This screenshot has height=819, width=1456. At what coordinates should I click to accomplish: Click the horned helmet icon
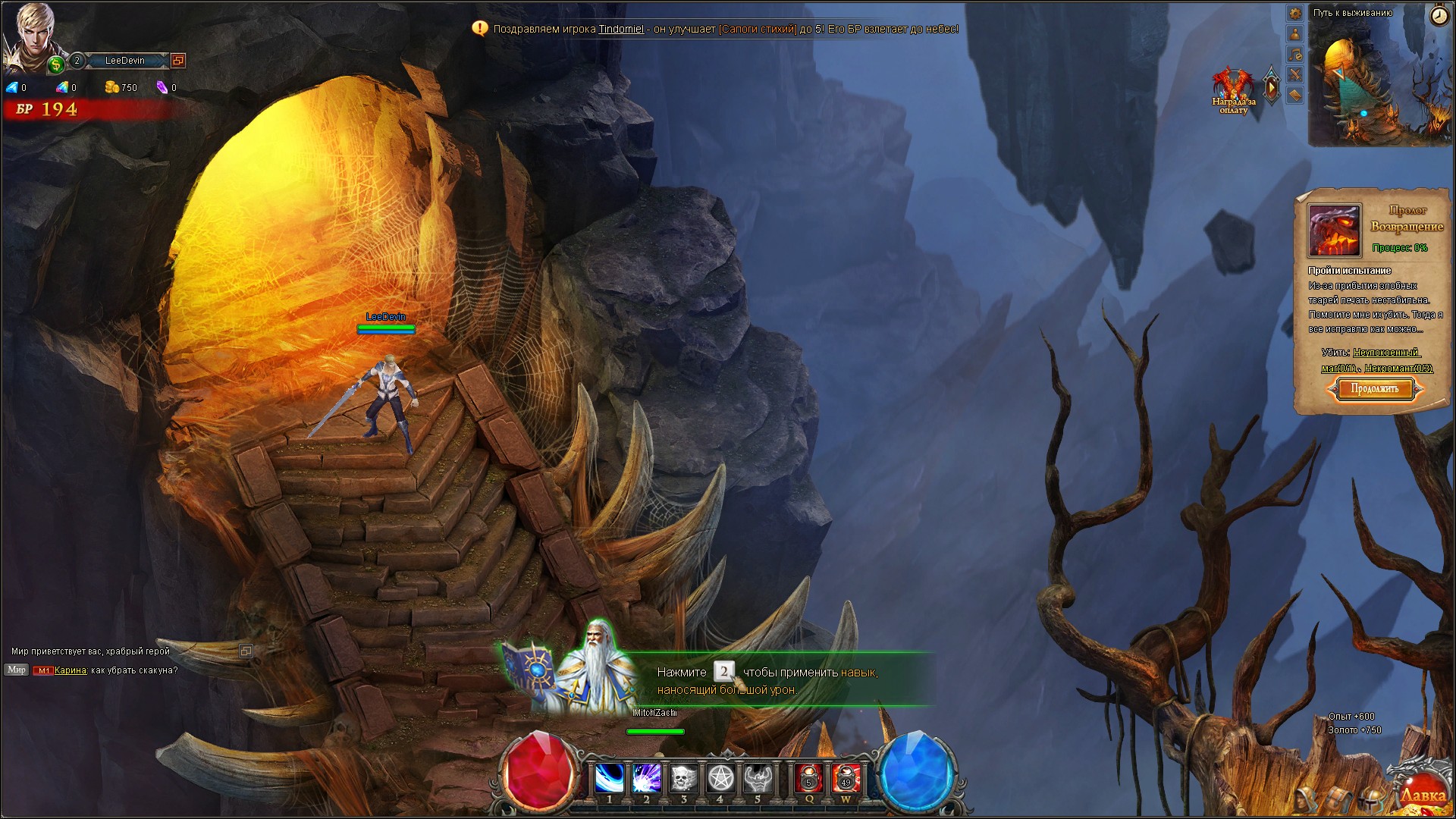click(1370, 799)
